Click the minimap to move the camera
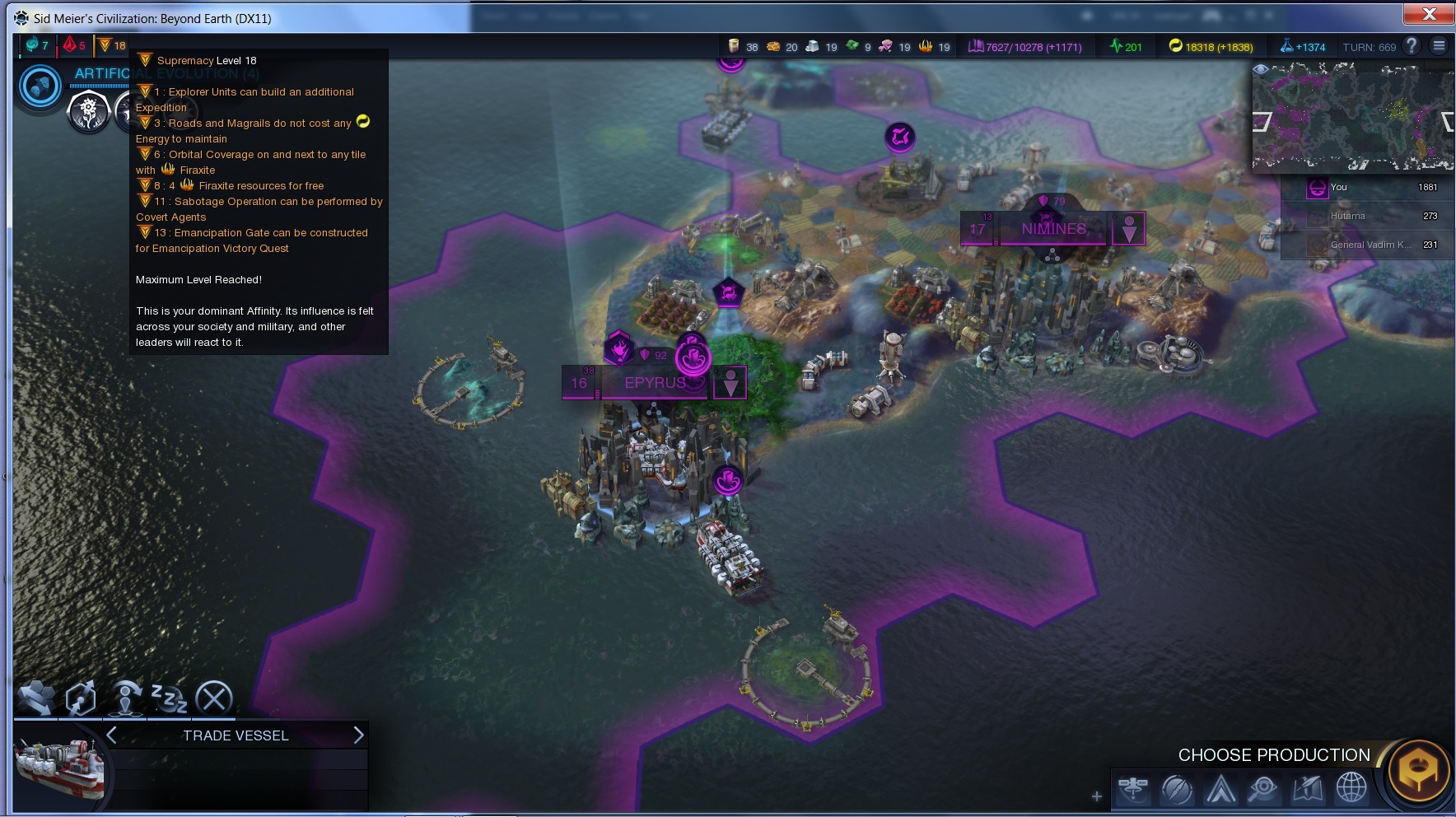1456x817 pixels. coord(1351,116)
